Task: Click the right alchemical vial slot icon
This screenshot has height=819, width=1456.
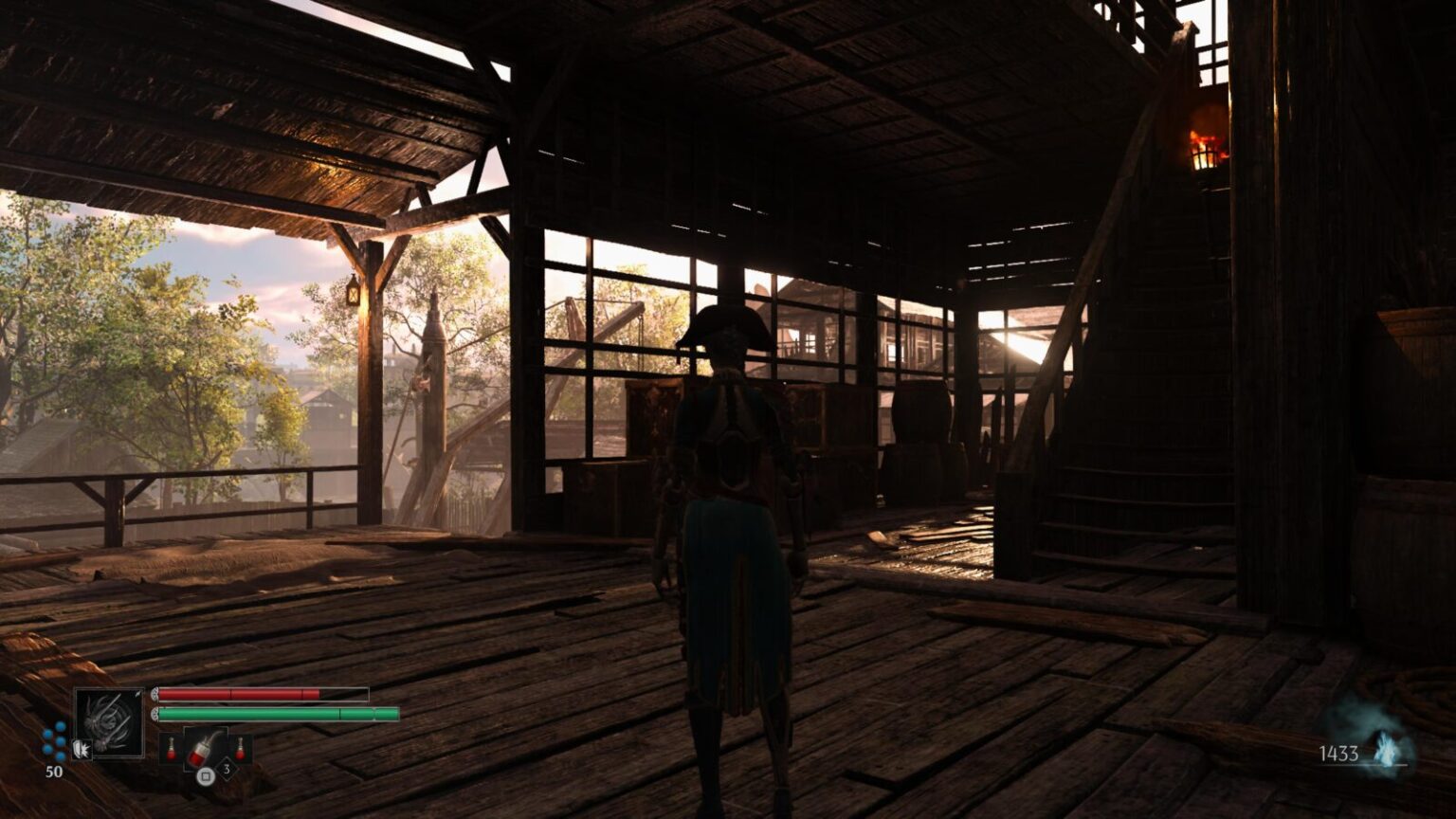Action: [240, 748]
